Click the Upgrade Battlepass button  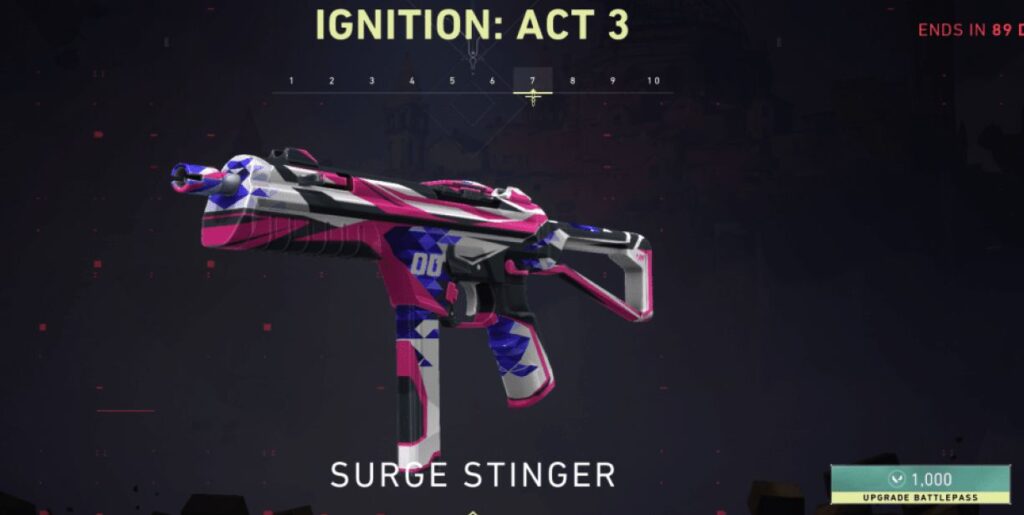[x=920, y=485]
